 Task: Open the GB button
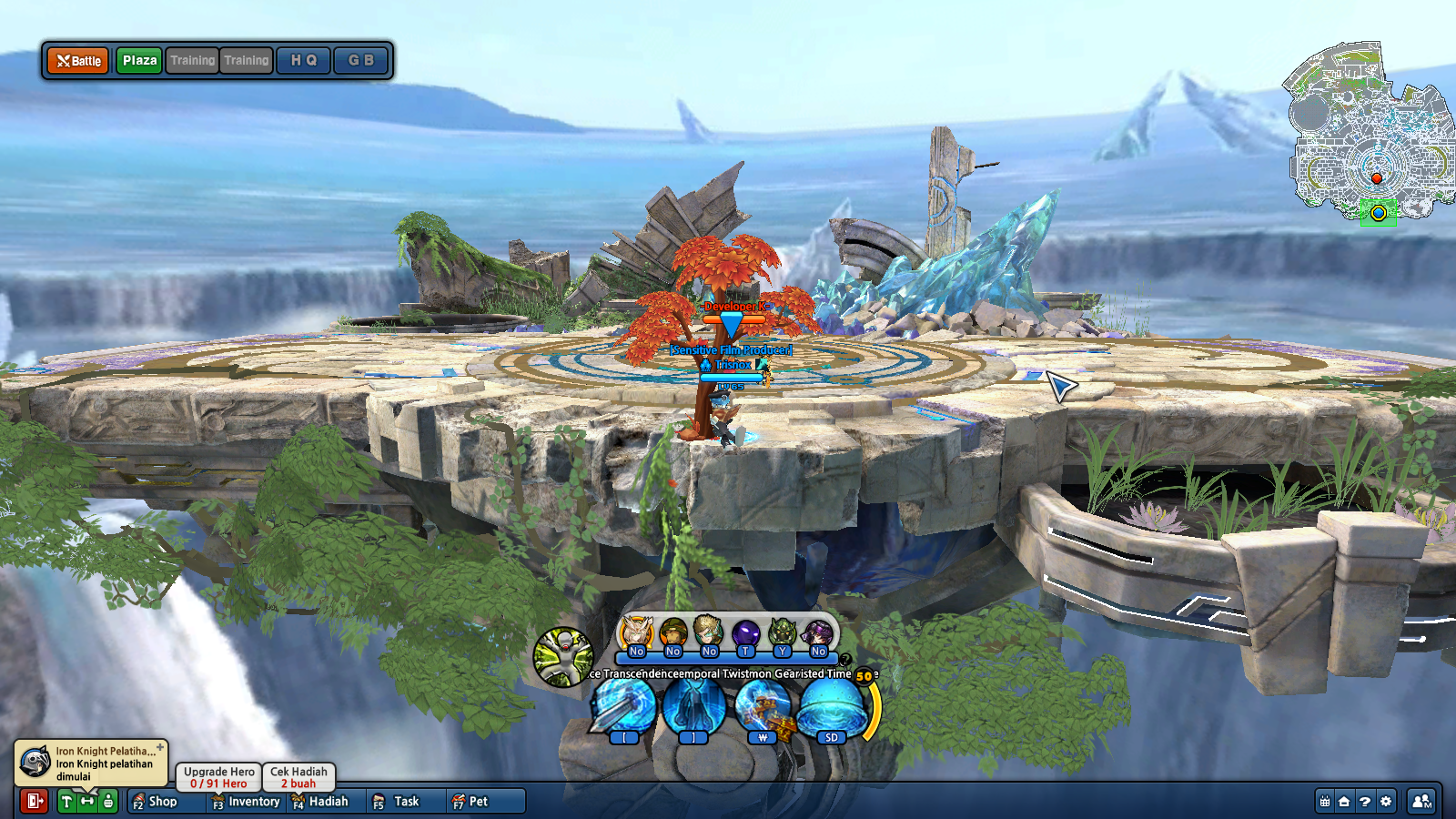[x=360, y=61]
